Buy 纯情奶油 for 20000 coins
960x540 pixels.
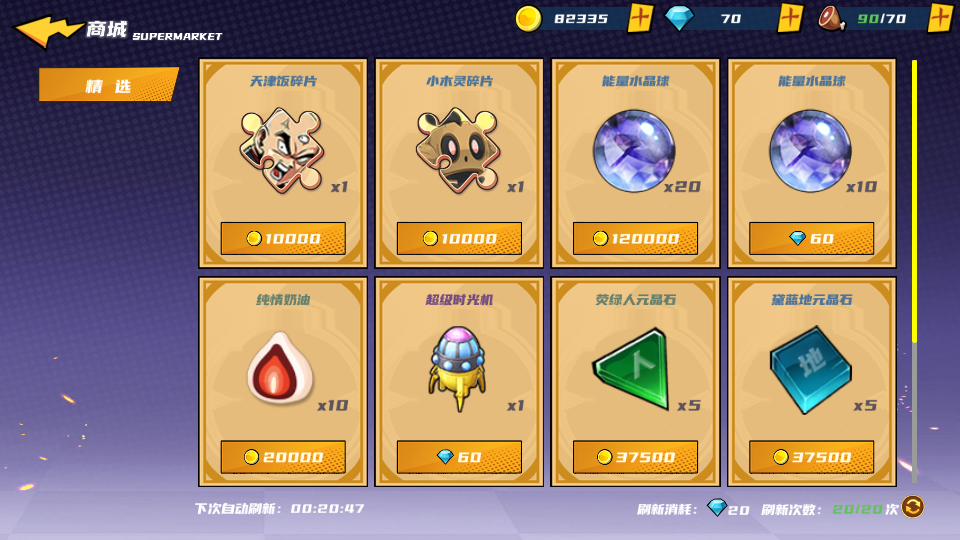(283, 457)
